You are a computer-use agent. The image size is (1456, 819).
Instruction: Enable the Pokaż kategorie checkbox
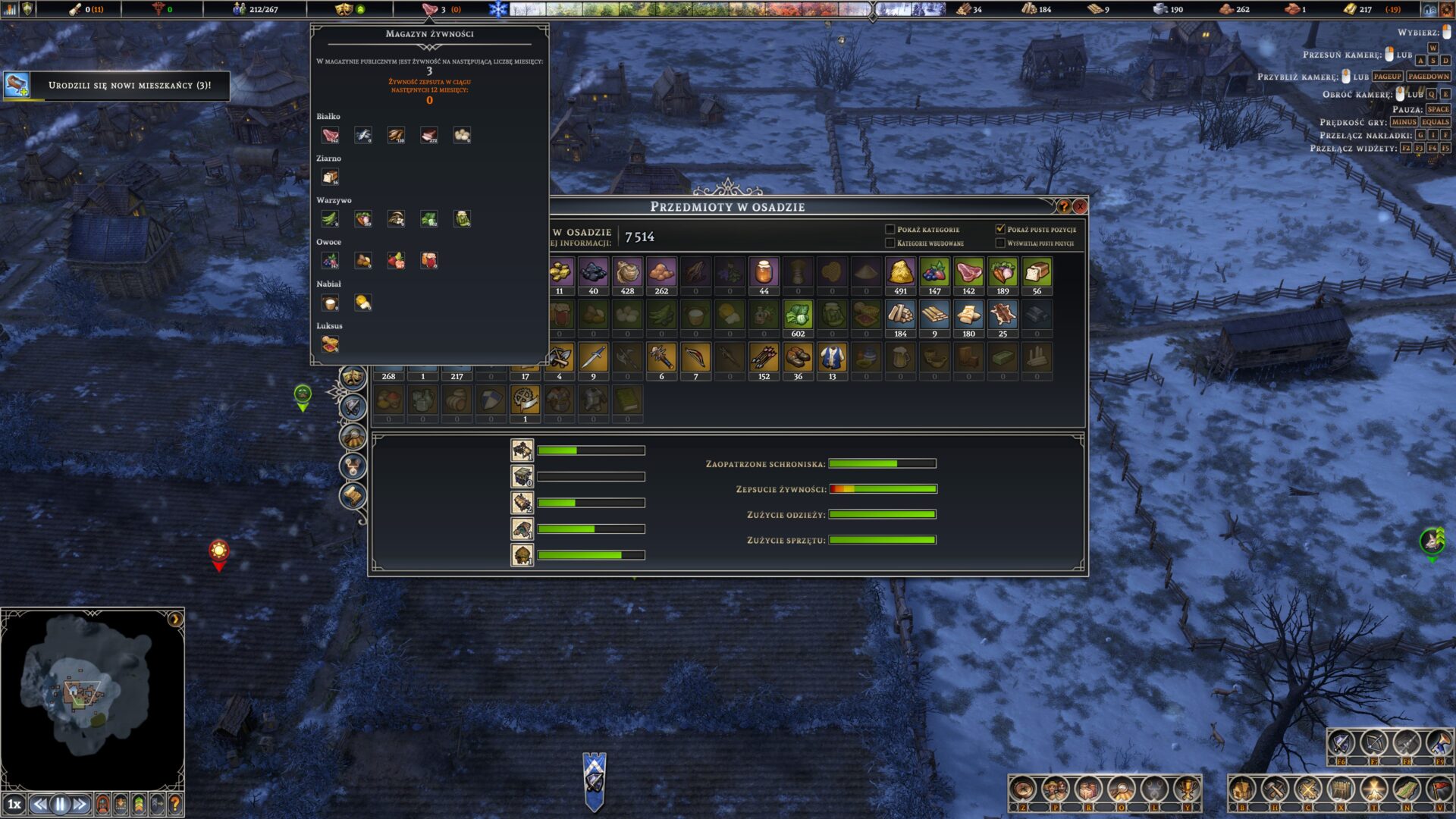point(890,229)
